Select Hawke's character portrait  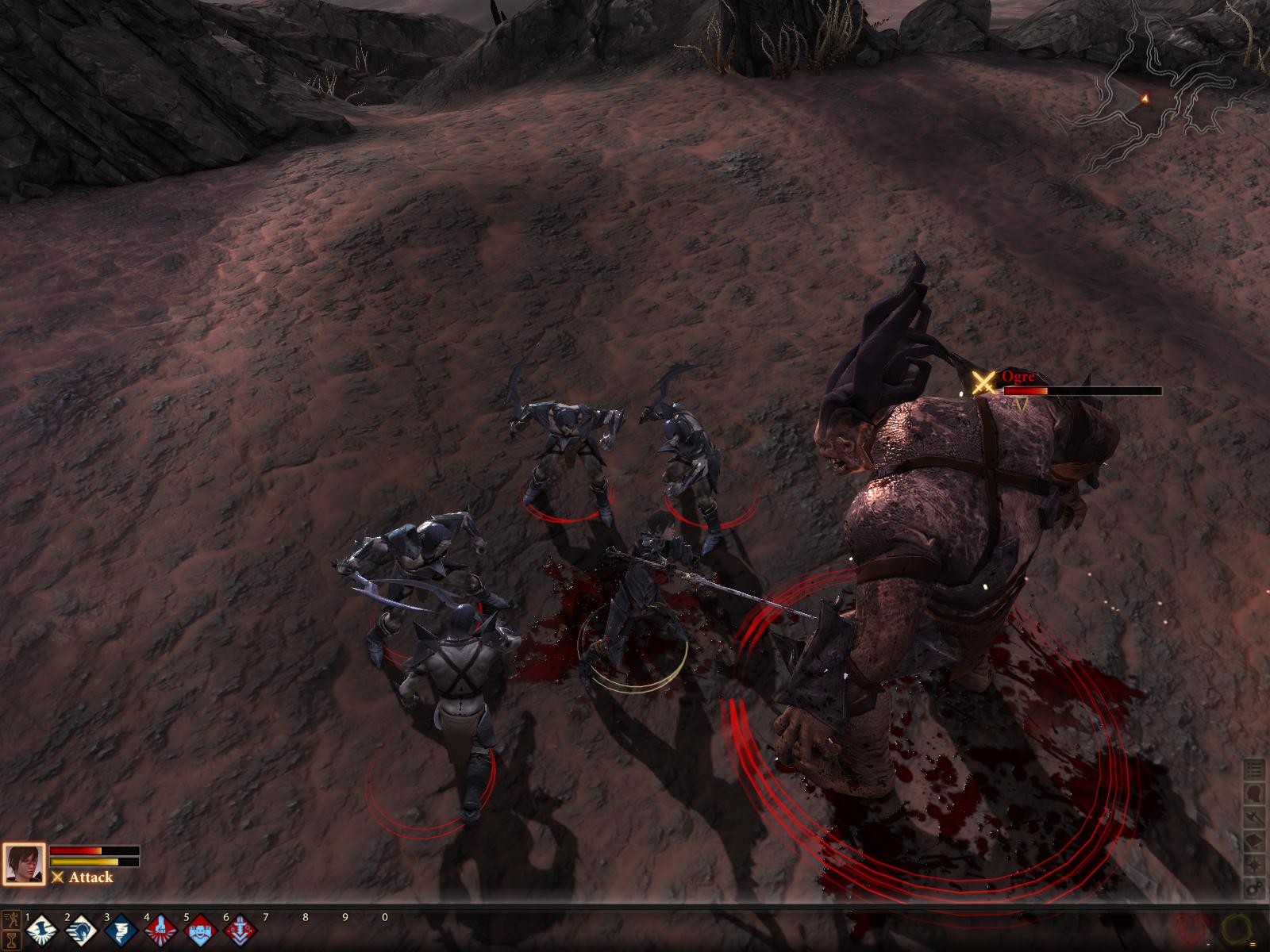coord(23,864)
